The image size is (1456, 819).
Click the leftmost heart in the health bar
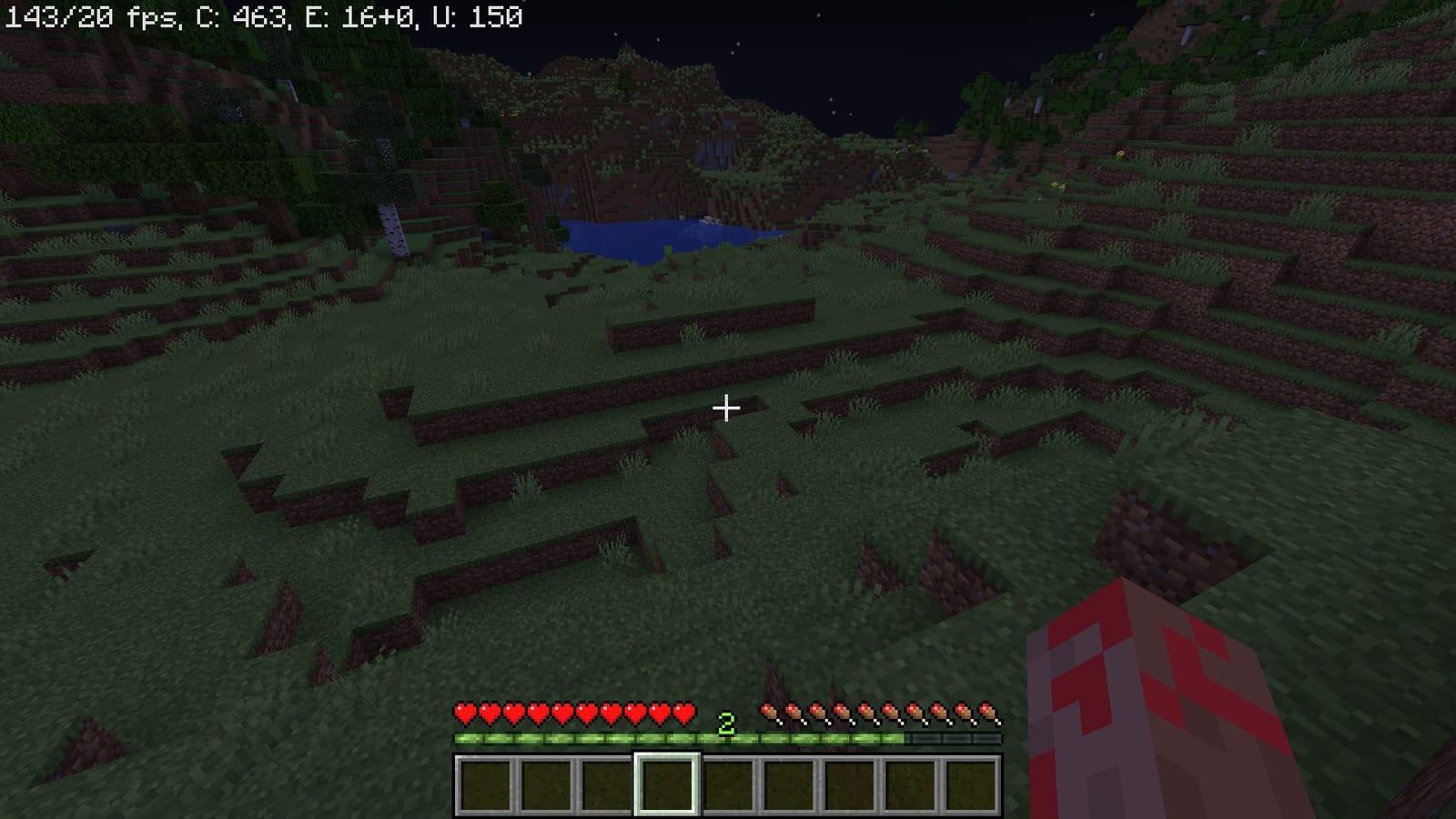[x=464, y=713]
